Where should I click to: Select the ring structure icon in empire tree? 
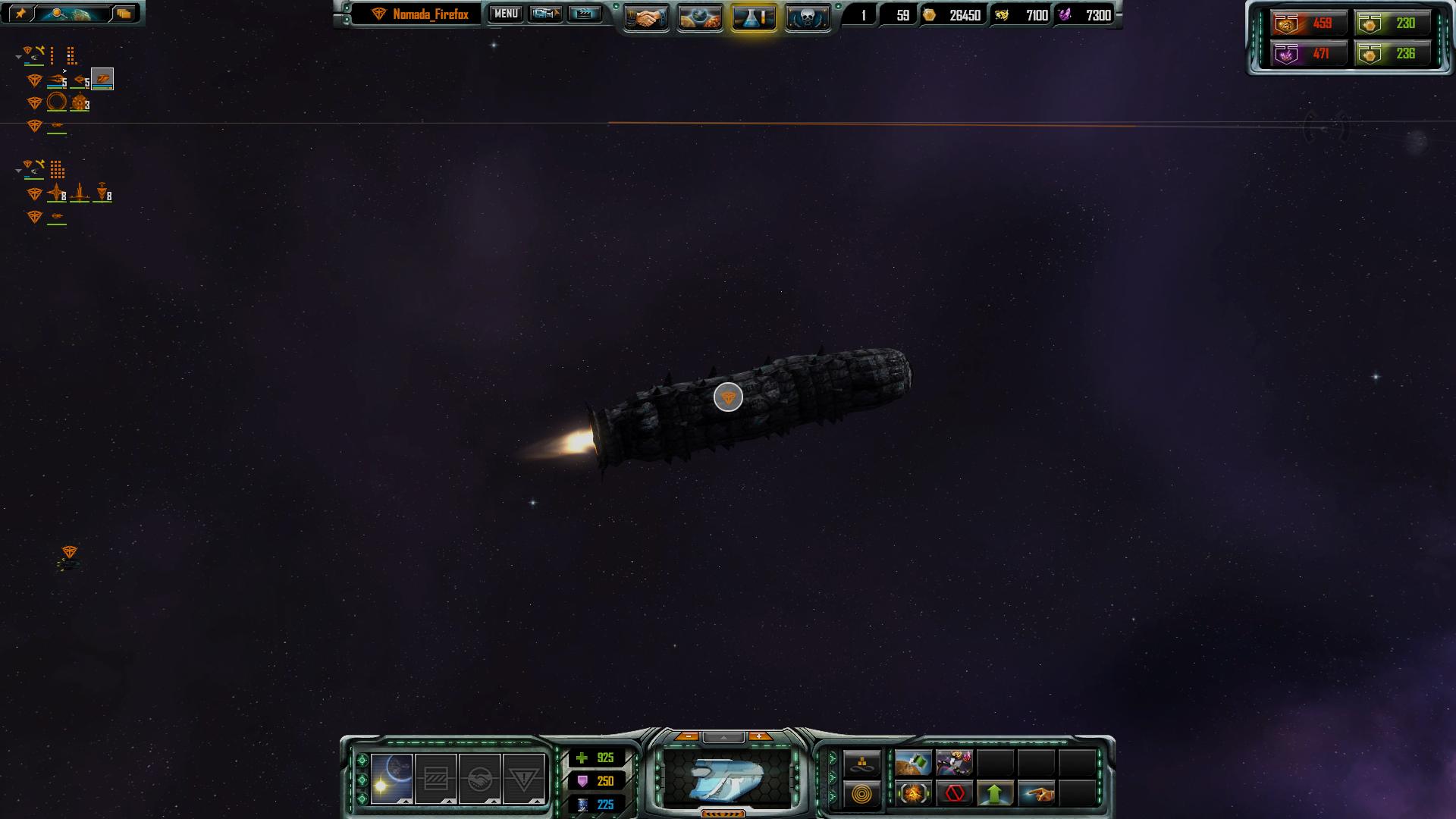click(x=57, y=102)
